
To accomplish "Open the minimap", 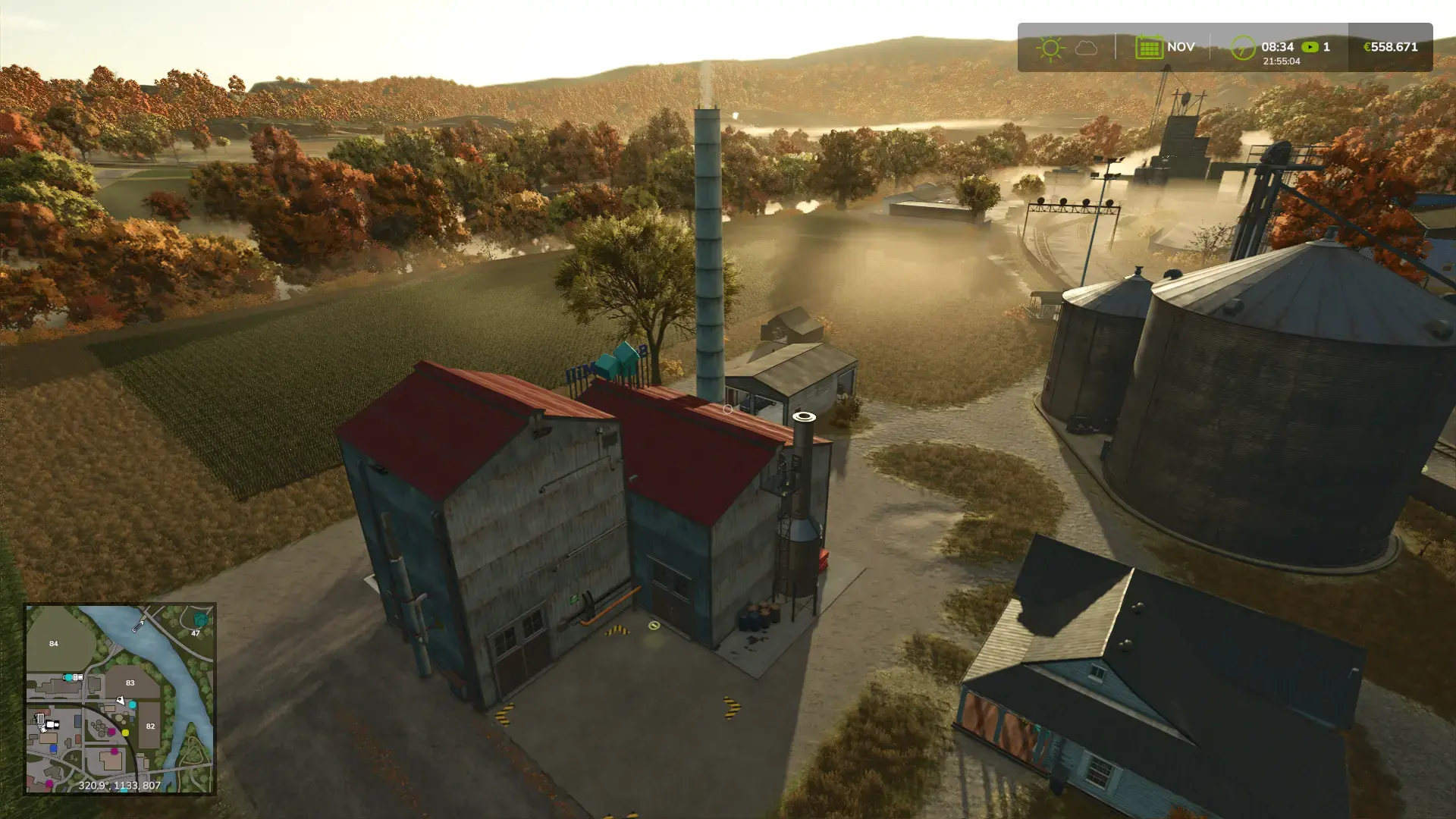I will 120,698.
